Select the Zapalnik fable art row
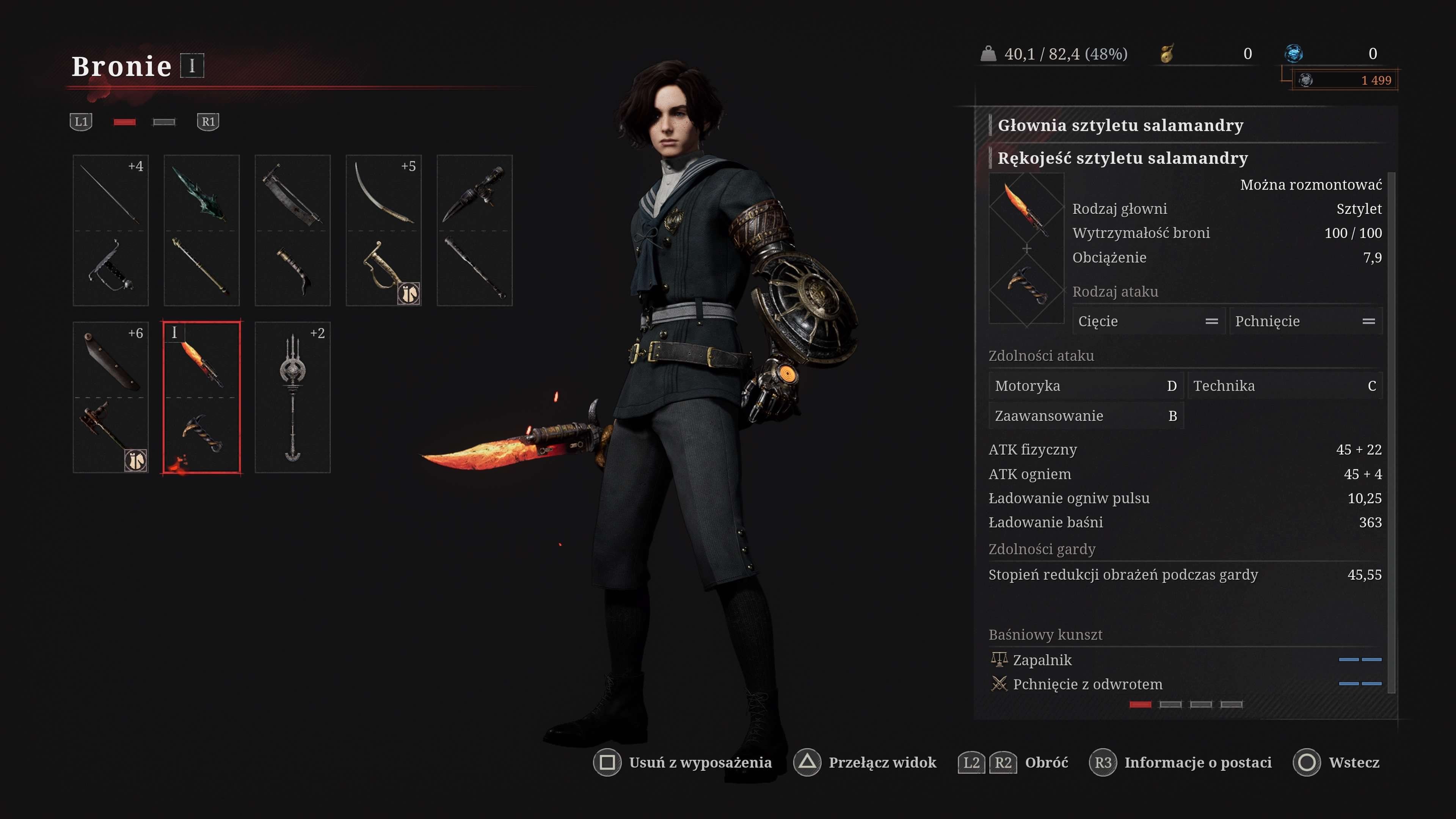Image resolution: width=1456 pixels, height=819 pixels. tap(1185, 660)
